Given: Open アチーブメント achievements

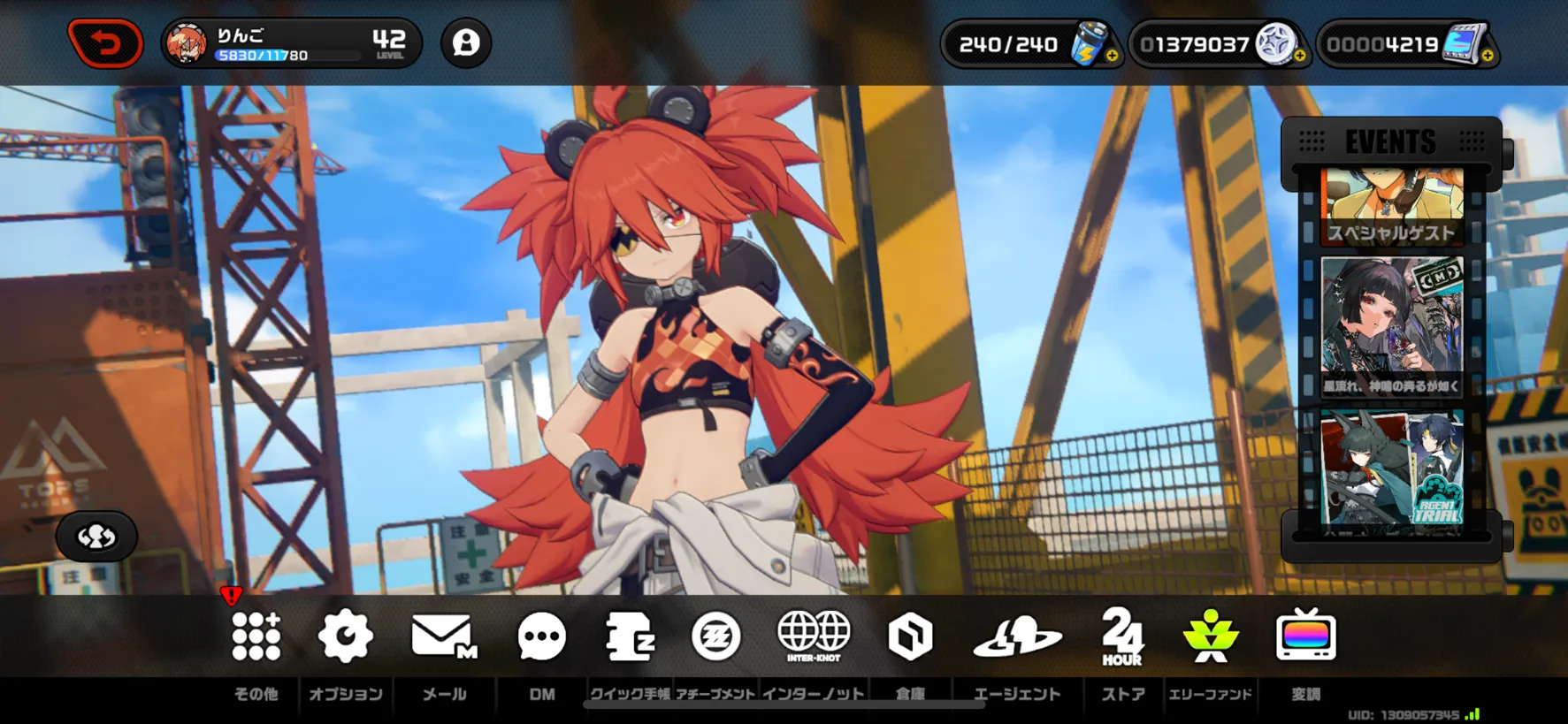Looking at the screenshot, I should 715,636.
